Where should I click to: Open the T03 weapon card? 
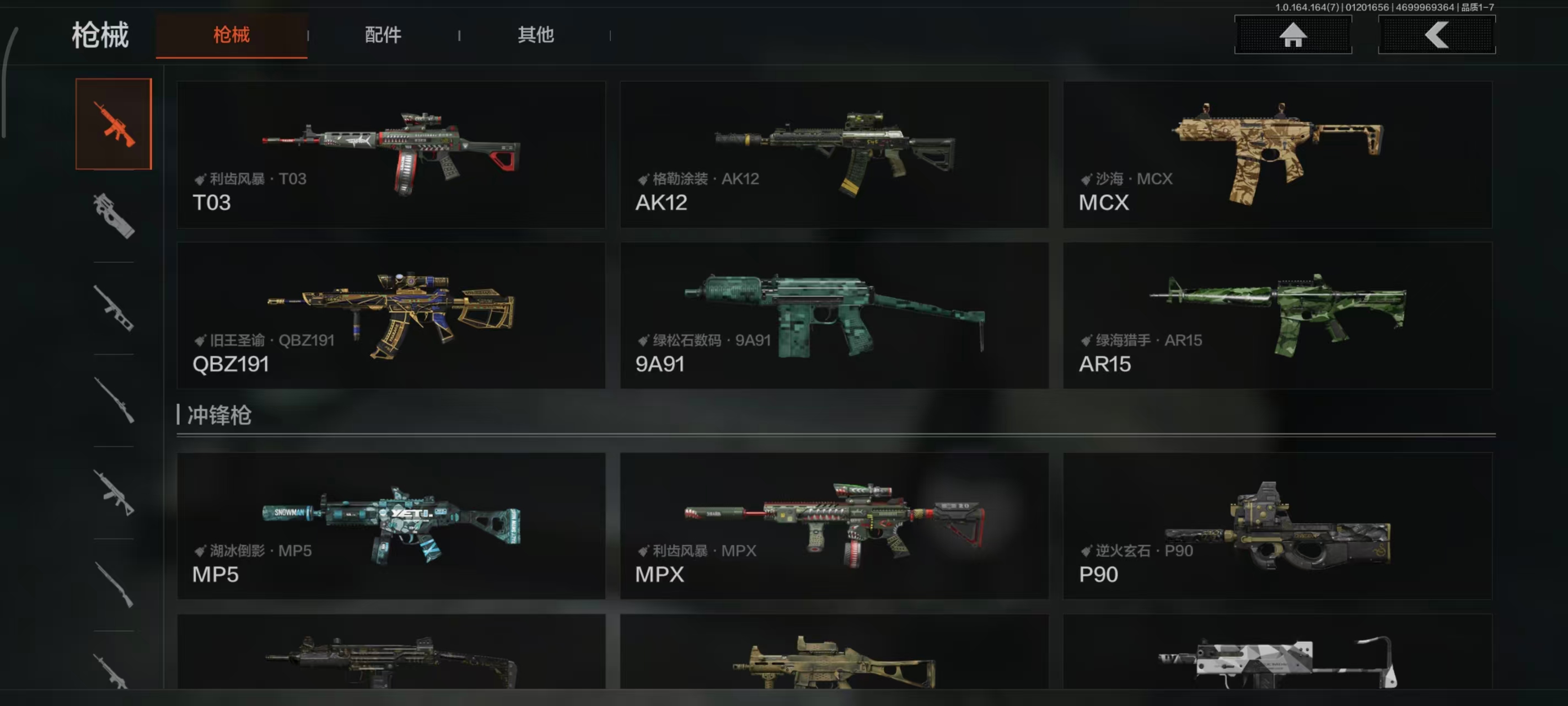point(391,155)
